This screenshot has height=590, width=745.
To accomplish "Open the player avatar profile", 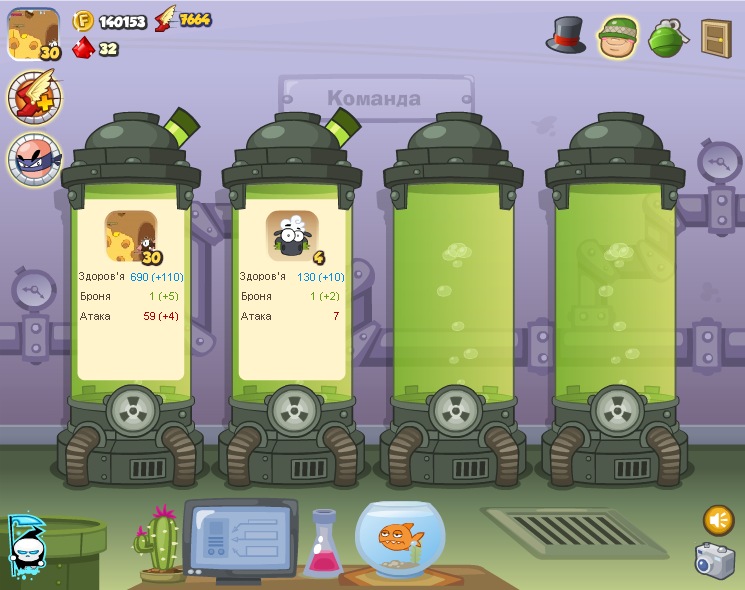I will coord(34,34).
